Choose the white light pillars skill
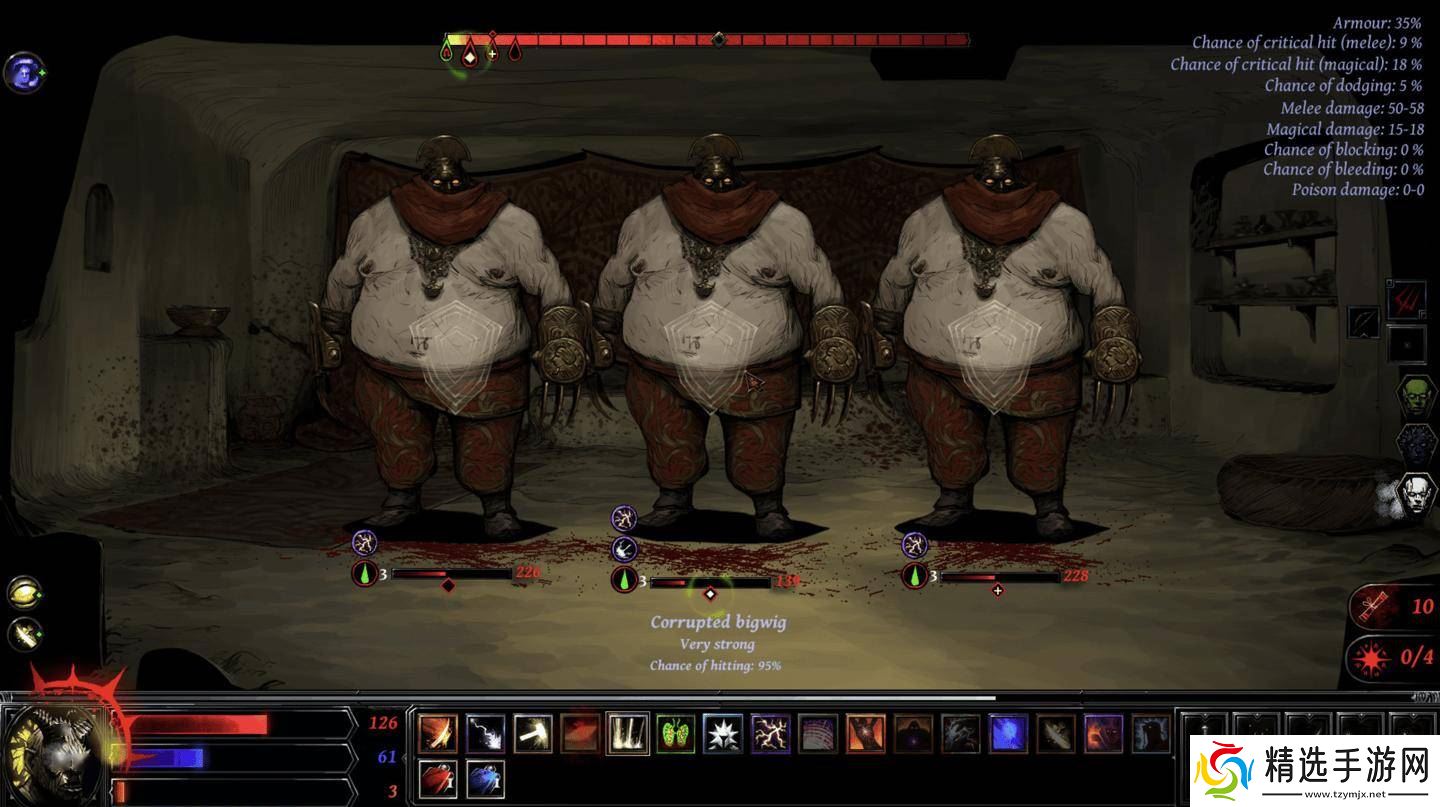Screen dimensions: 1440x807 pos(628,733)
